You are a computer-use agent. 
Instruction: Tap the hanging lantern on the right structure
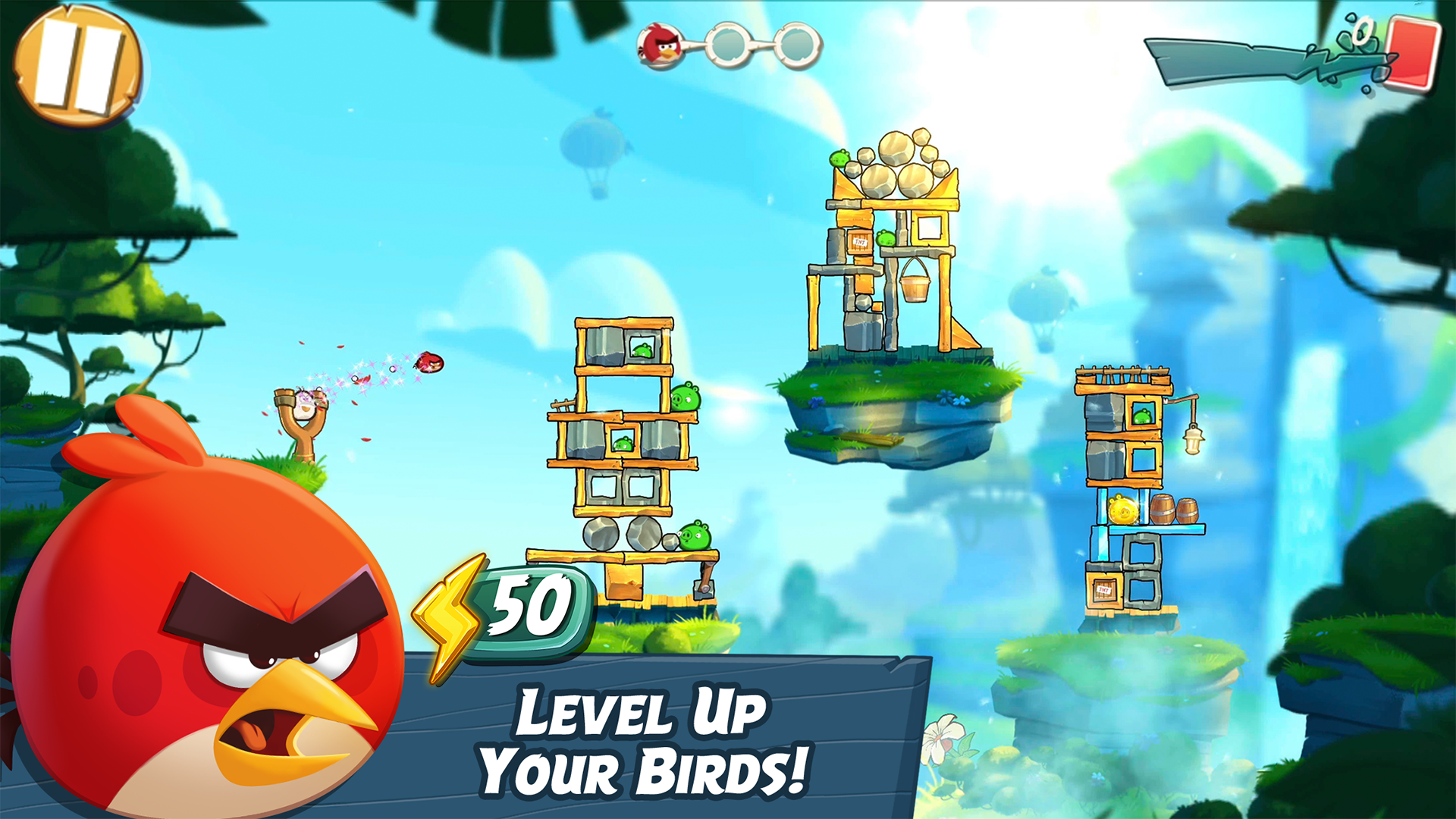coord(1193,441)
